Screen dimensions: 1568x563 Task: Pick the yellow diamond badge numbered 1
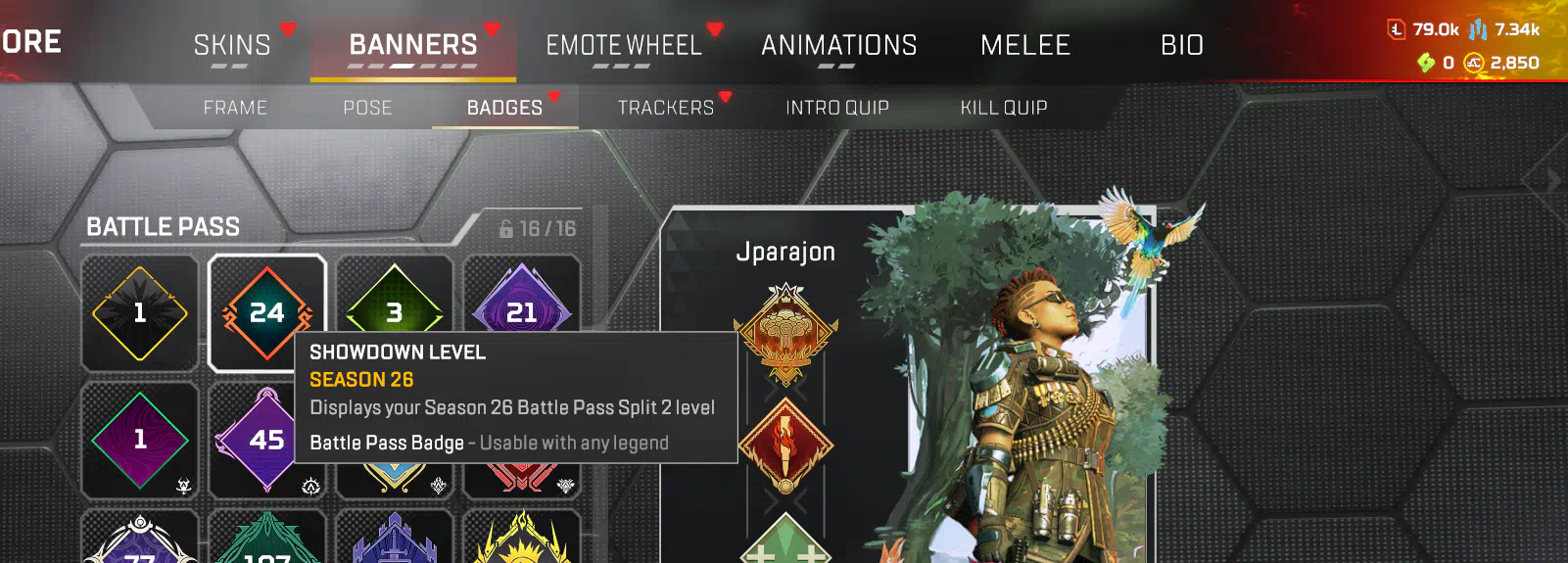[x=140, y=312]
